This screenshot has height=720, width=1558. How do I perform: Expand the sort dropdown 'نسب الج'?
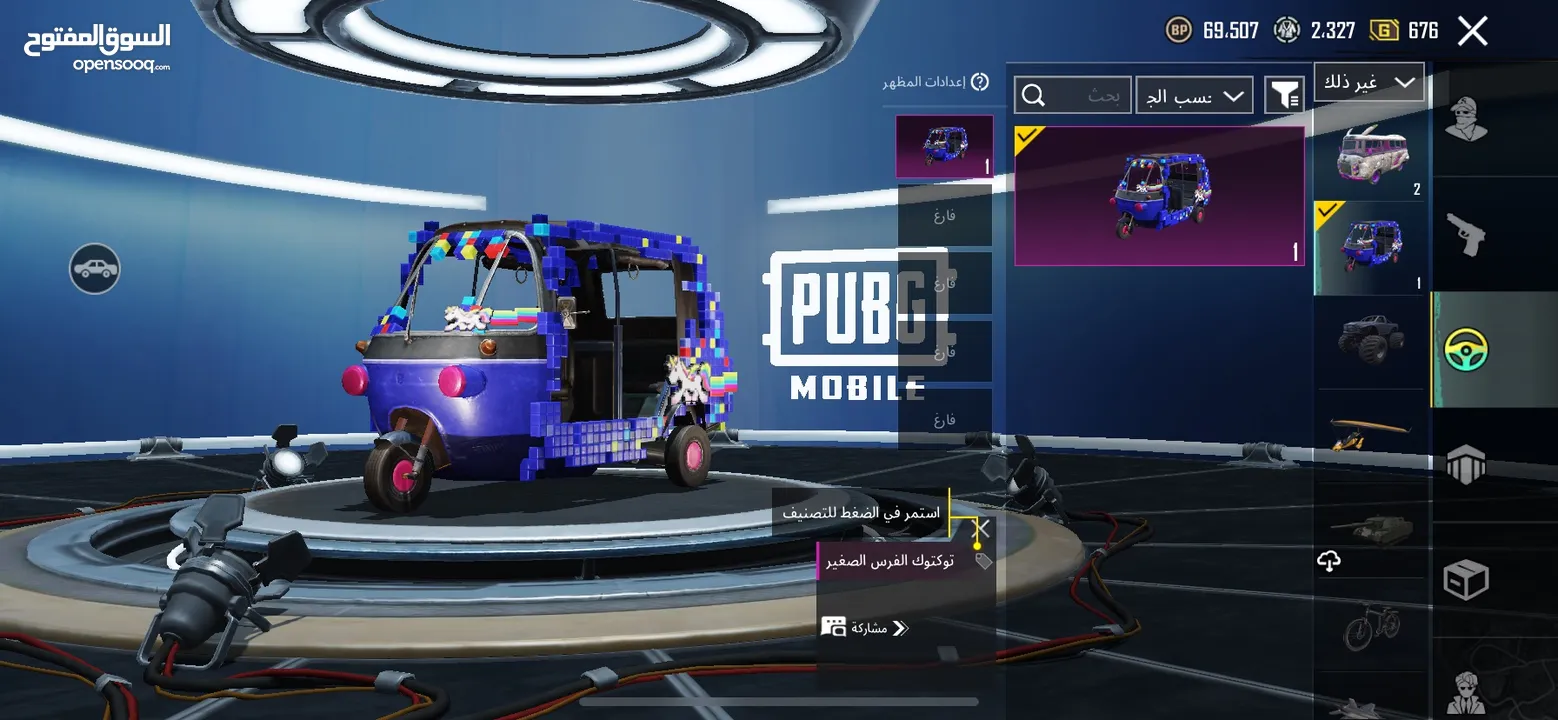pyautogui.click(x=1194, y=94)
